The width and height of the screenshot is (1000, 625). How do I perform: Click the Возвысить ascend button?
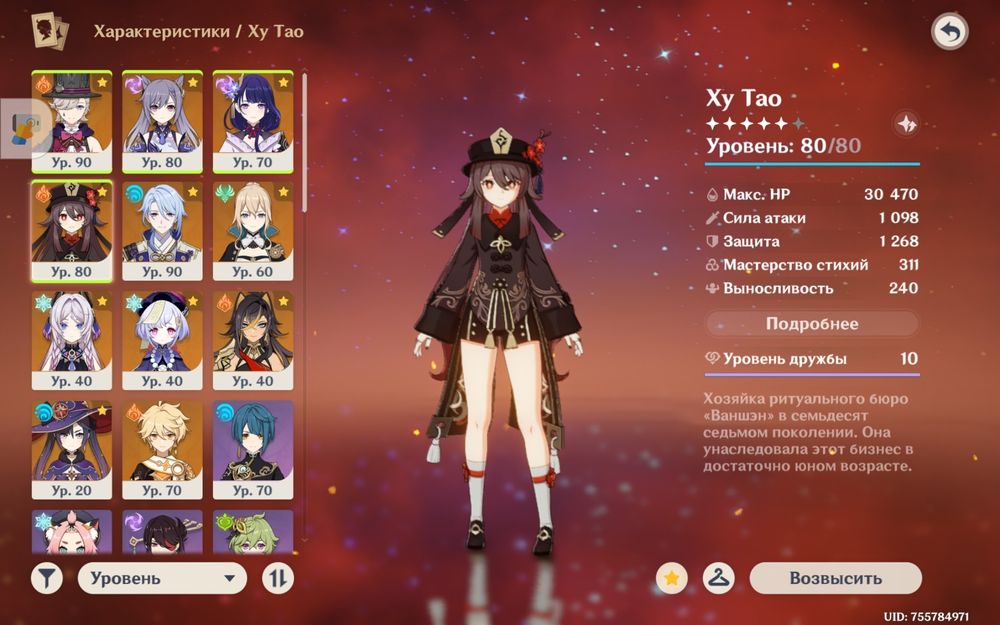[835, 578]
